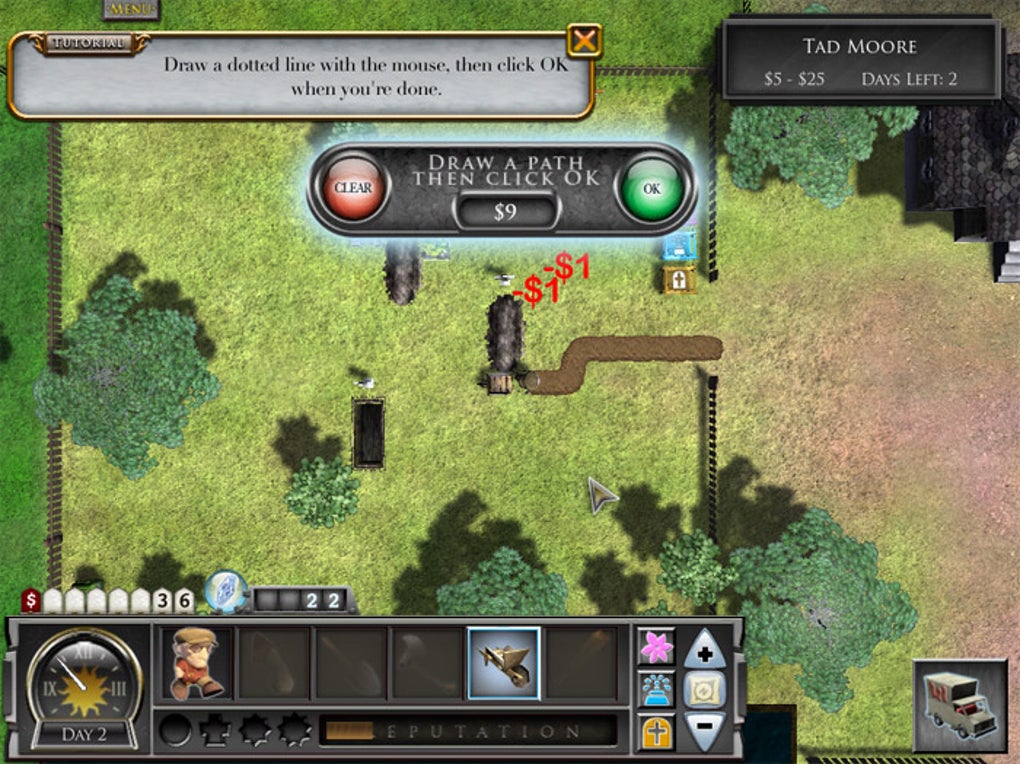Select the blue fountain build button

coord(656,689)
